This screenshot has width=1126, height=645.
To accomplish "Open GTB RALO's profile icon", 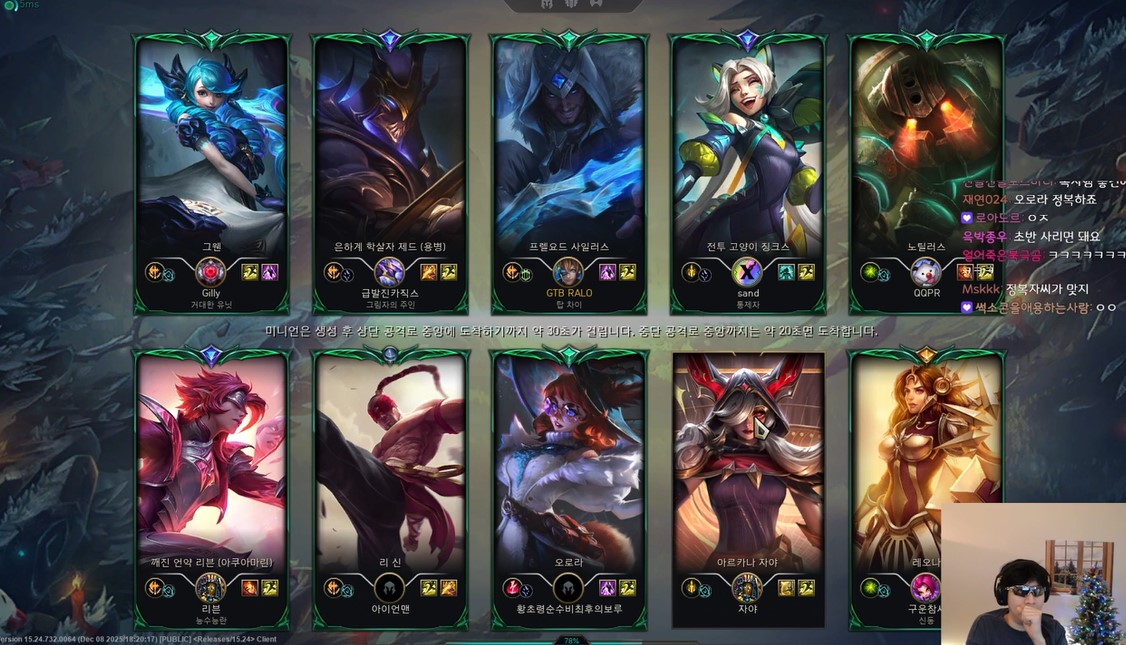I will tap(568, 272).
